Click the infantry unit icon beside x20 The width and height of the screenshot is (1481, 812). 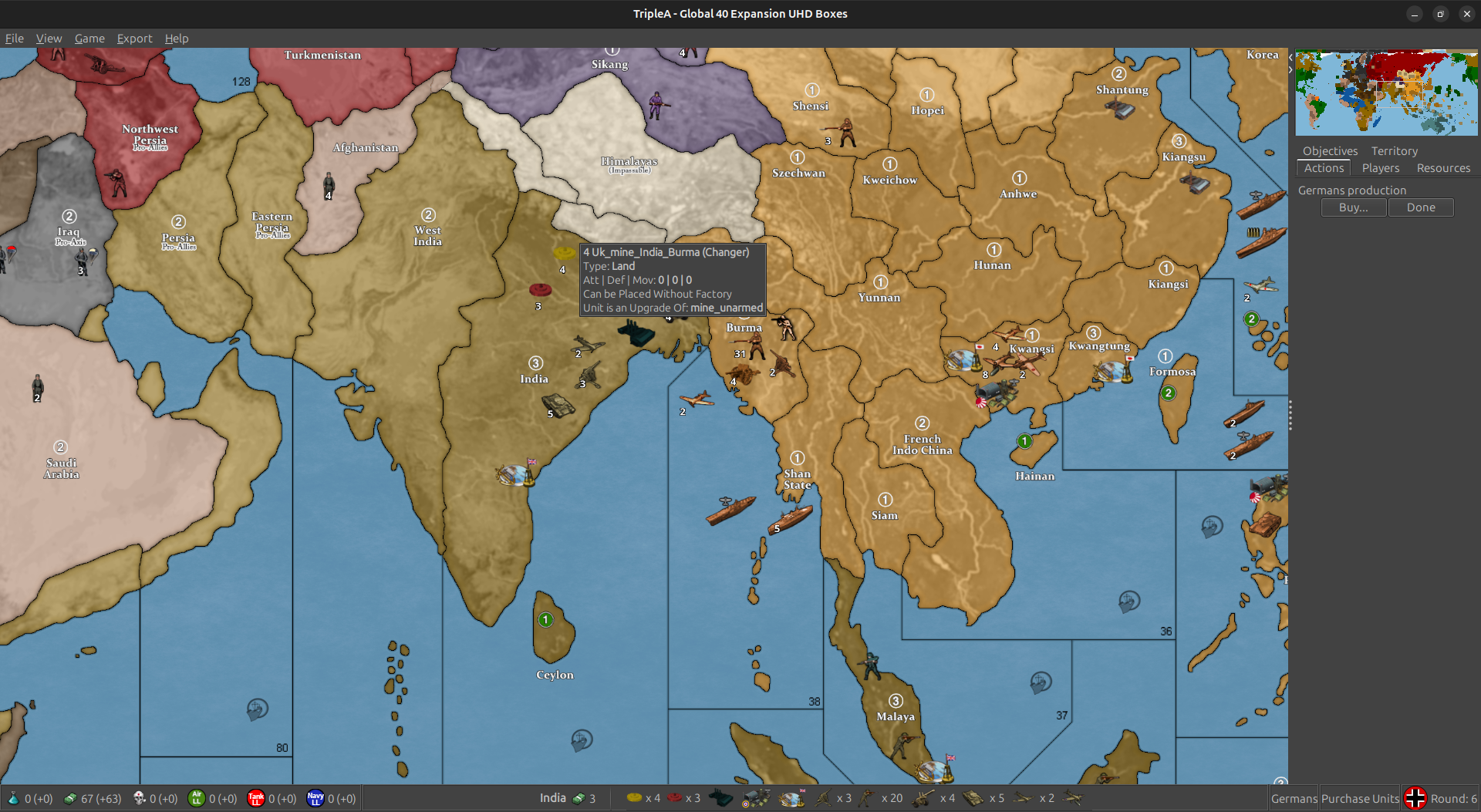pos(865,798)
